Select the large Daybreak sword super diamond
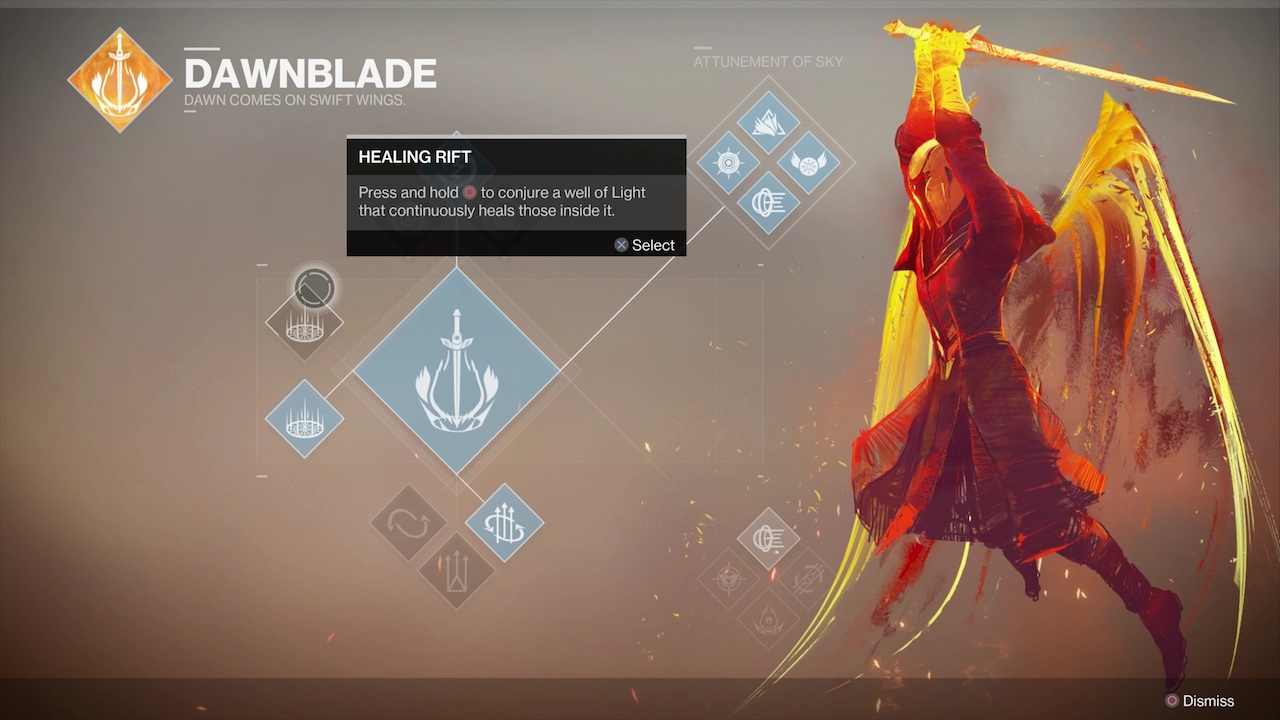Image resolution: width=1280 pixels, height=720 pixels. 457,369
